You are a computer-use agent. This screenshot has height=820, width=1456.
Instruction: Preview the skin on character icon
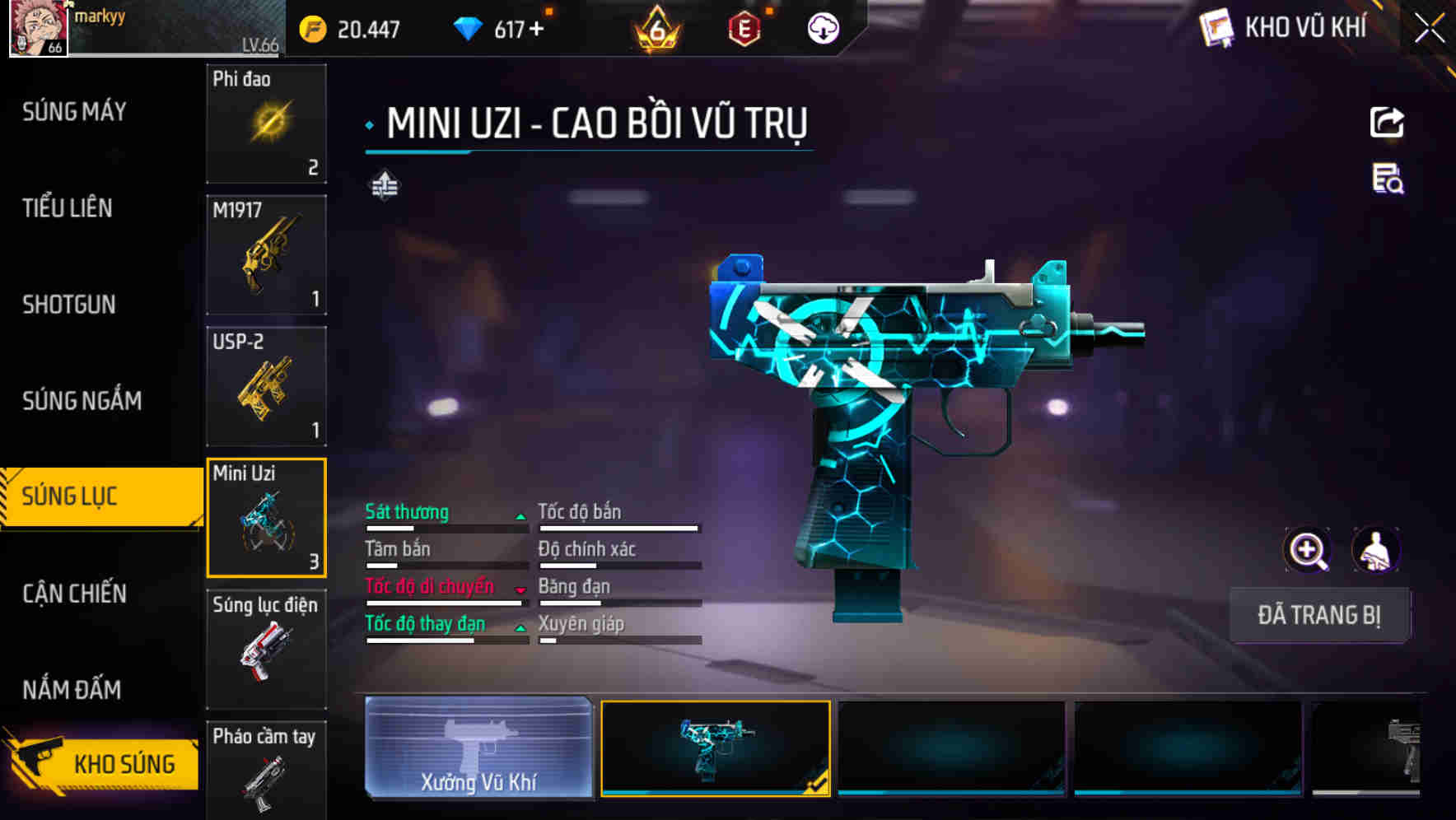pyautogui.click(x=1376, y=550)
